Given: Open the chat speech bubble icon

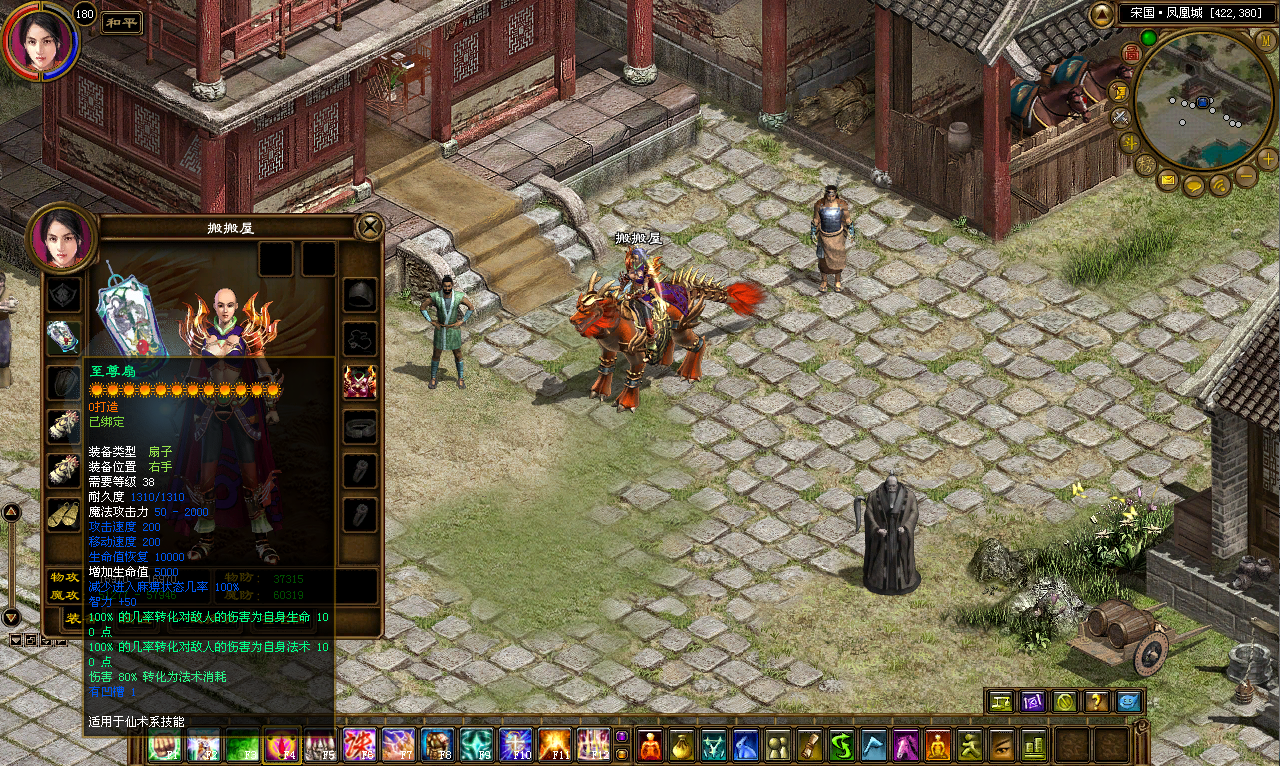Looking at the screenshot, I should [1194, 186].
